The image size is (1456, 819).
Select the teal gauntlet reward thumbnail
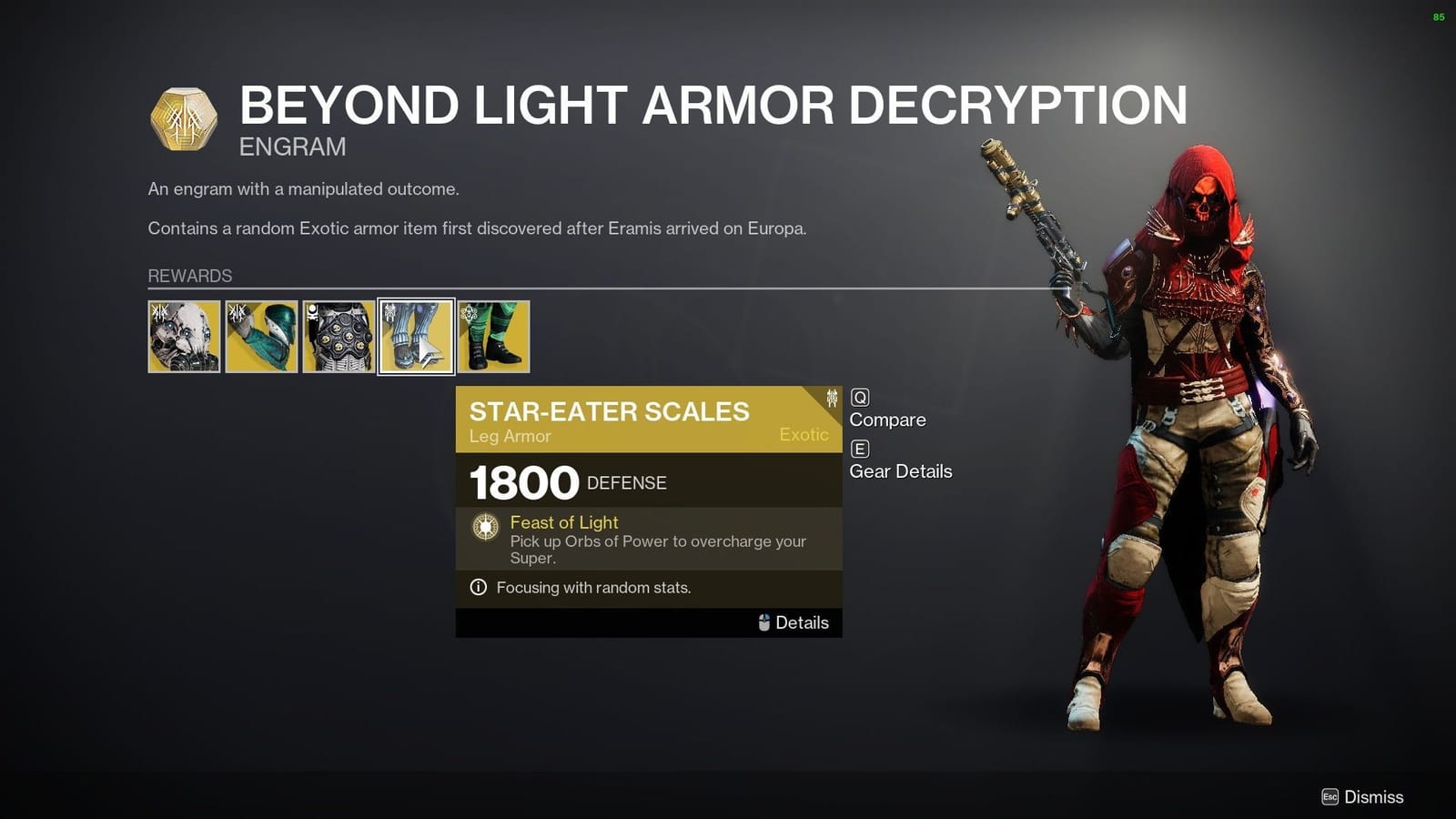[260, 337]
